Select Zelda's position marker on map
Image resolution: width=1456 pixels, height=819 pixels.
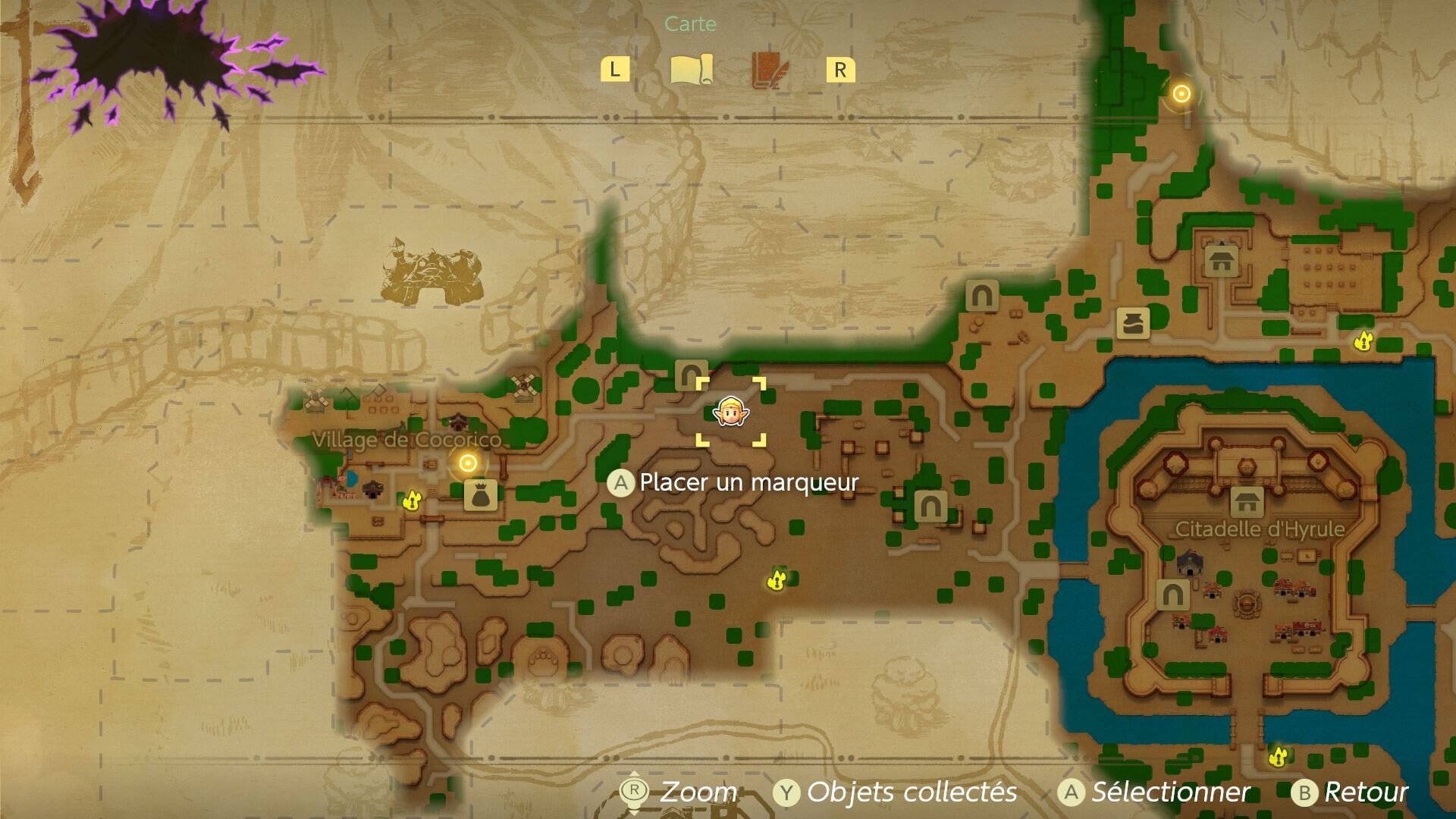(x=731, y=412)
